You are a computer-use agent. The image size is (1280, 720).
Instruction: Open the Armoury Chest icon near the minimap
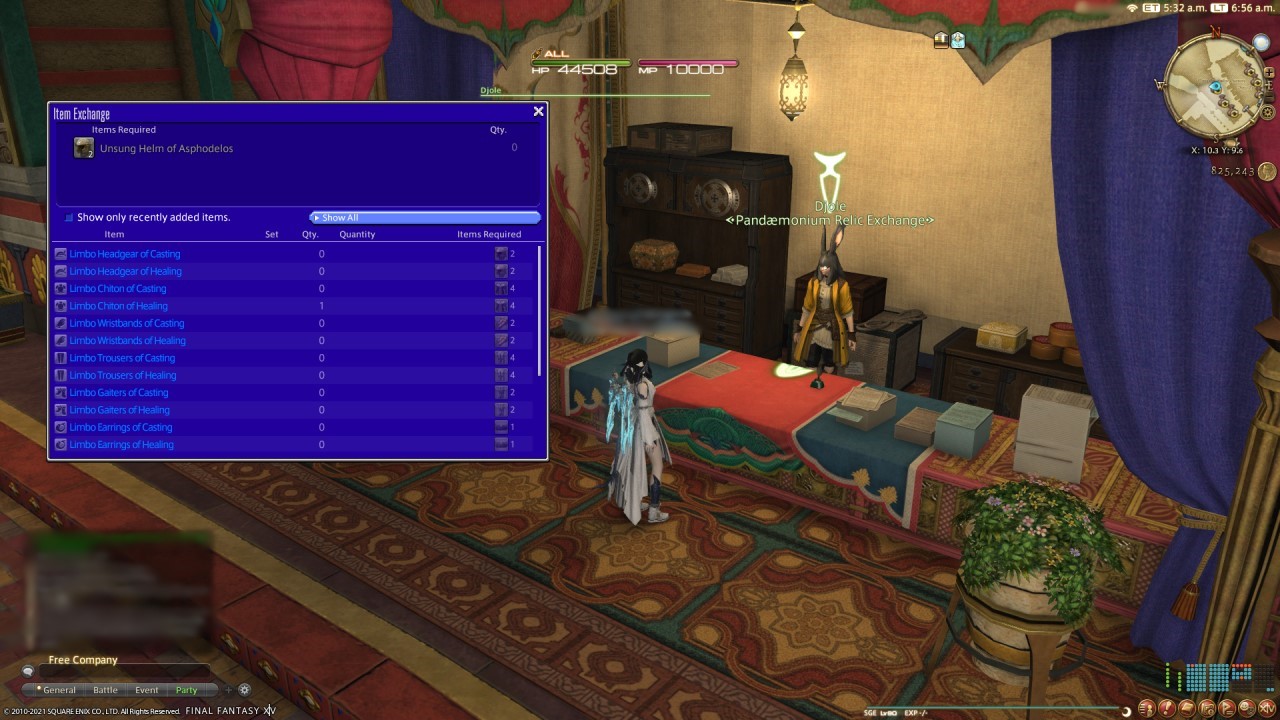958,39
